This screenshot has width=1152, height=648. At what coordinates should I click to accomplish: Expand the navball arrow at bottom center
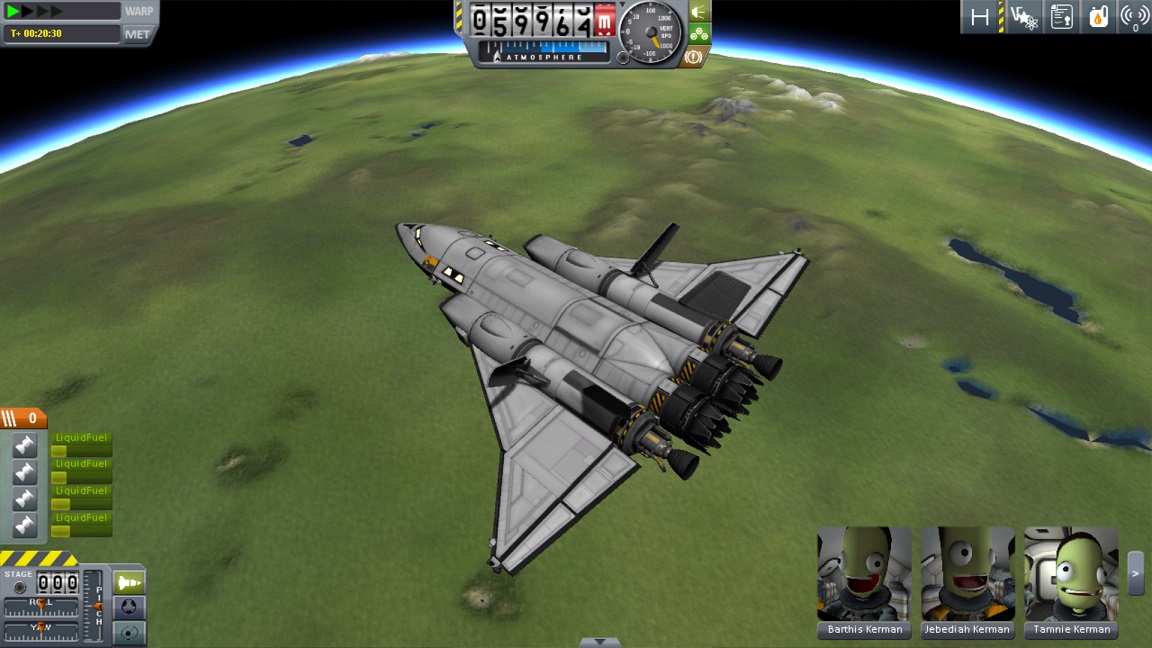[599, 642]
